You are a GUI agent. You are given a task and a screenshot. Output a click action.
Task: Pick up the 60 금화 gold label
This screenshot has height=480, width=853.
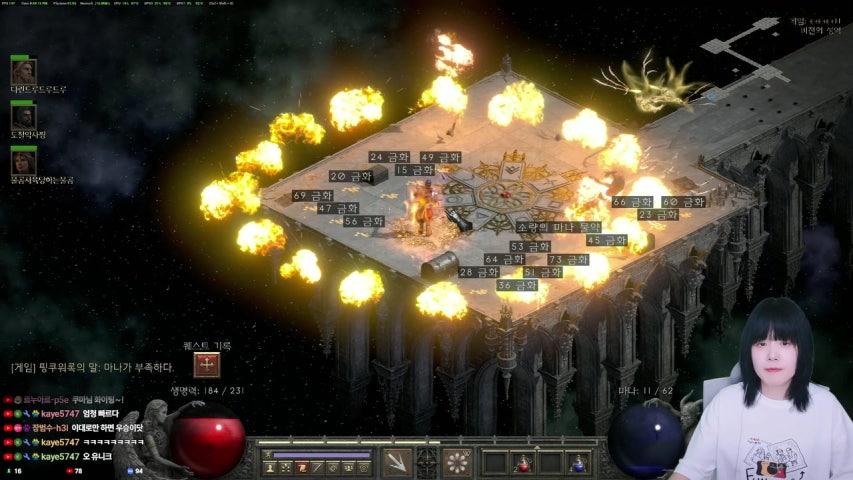pyautogui.click(x=683, y=201)
